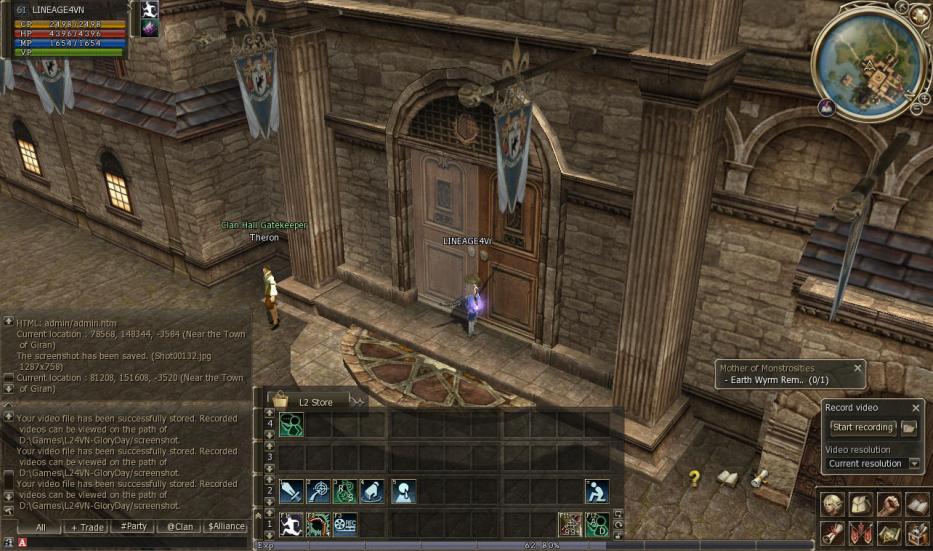Show the Alliance chat tab

227,526
